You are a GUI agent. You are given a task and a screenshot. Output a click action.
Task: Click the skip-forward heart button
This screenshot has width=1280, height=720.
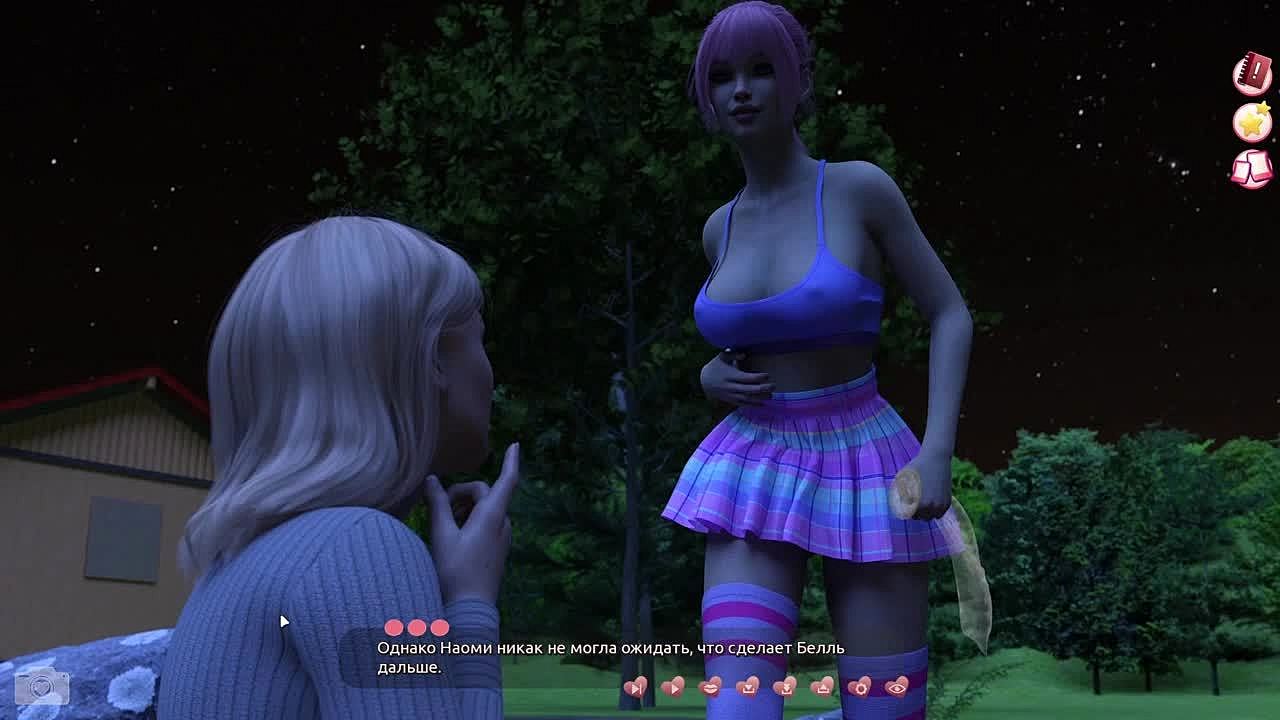[x=635, y=687]
